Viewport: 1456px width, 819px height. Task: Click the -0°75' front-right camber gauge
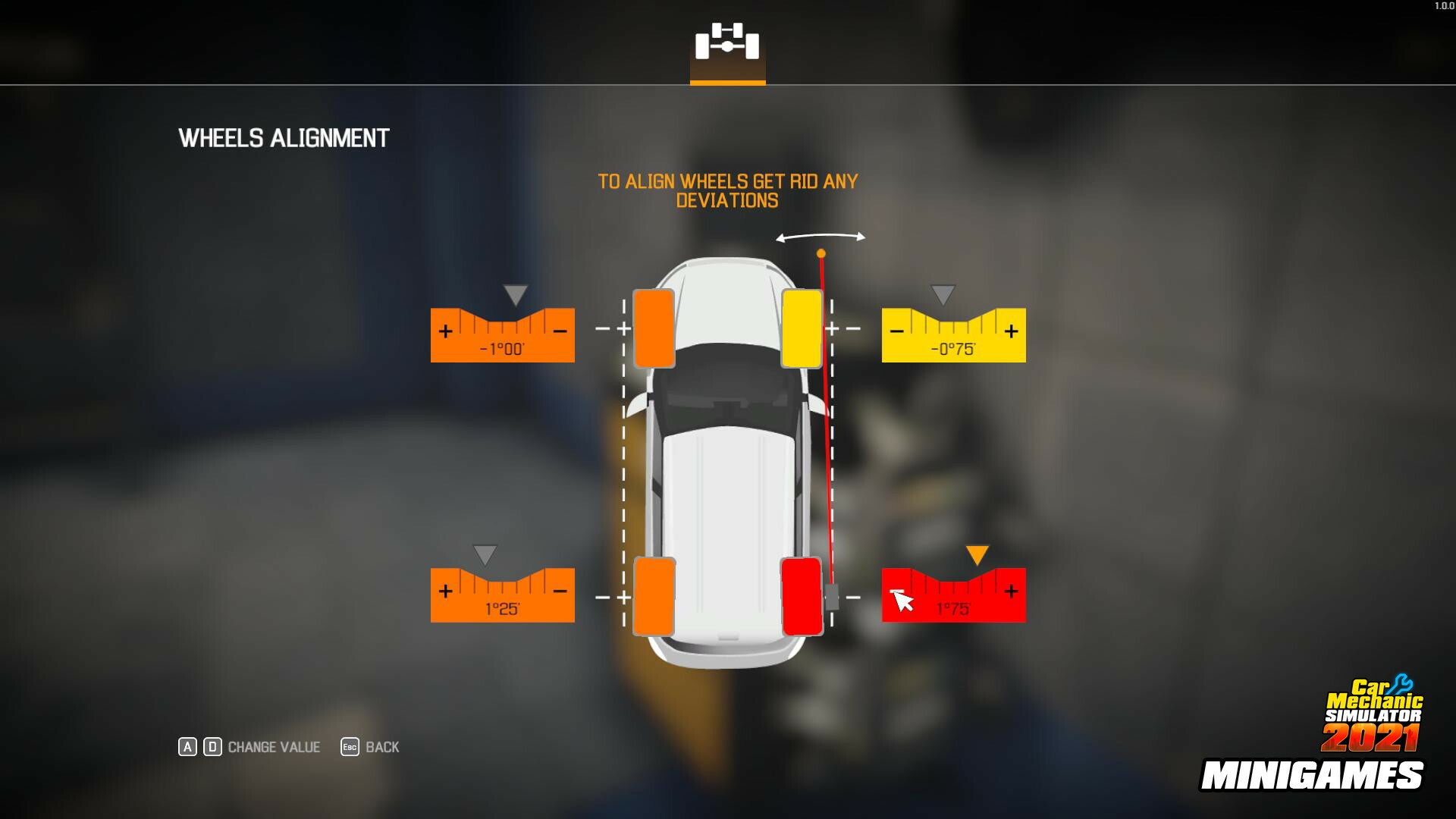[954, 334]
